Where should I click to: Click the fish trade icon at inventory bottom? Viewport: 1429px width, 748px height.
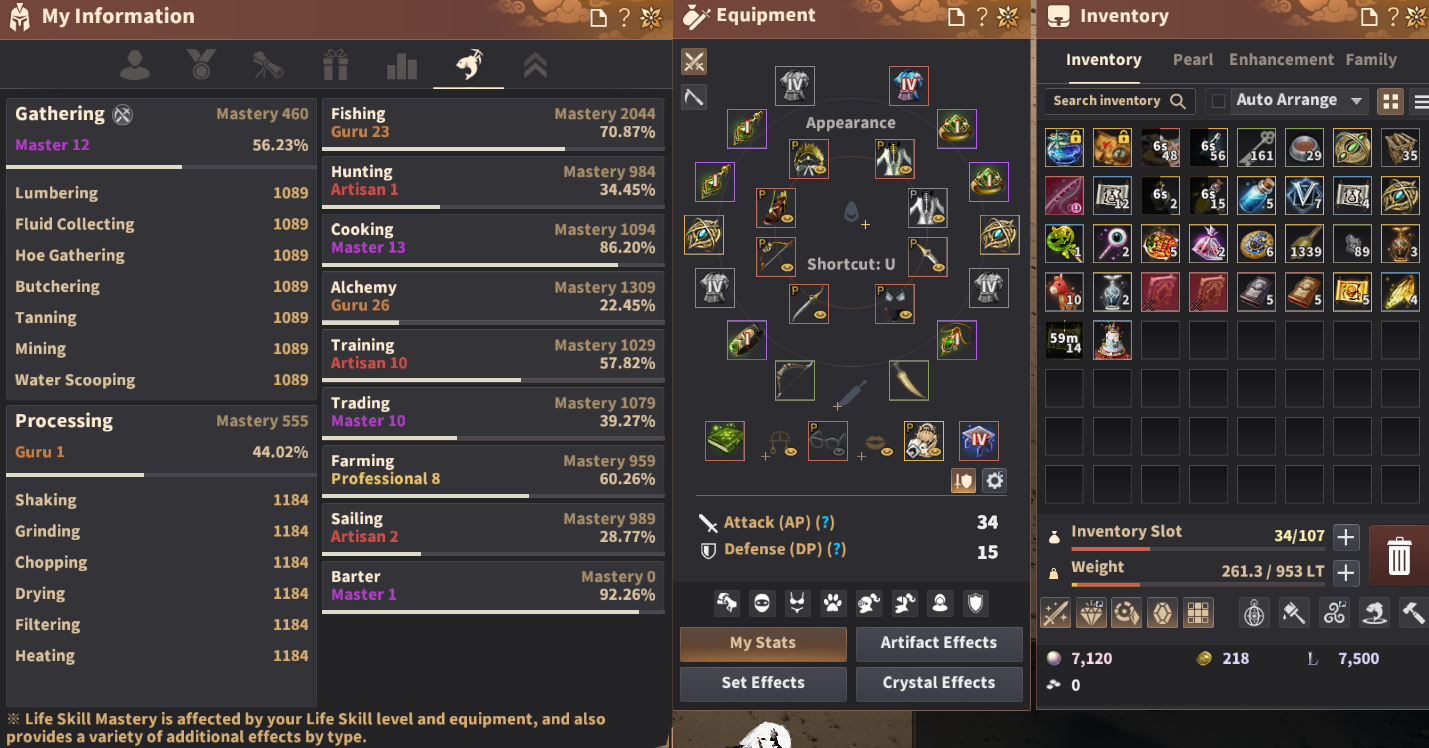(x=1374, y=613)
